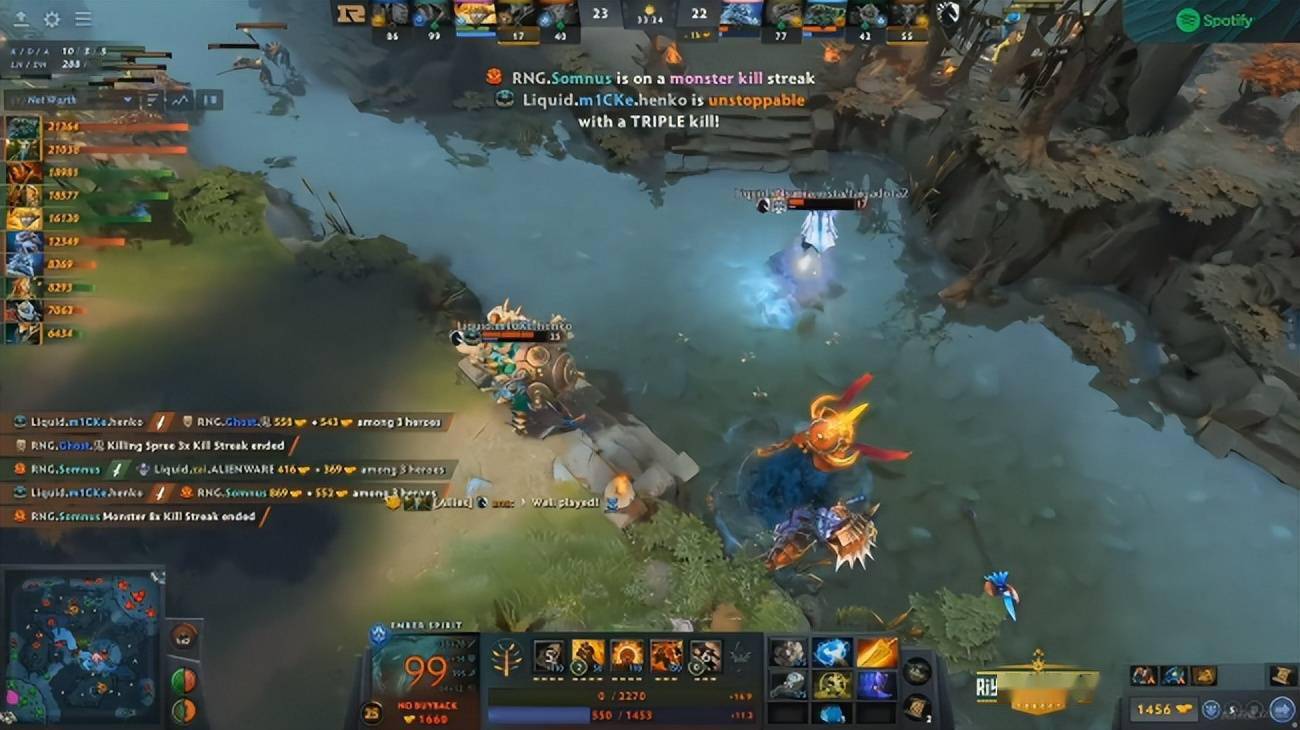Expand the hamburger menu at the top left
This screenshot has height=730, width=1300.
click(83, 18)
